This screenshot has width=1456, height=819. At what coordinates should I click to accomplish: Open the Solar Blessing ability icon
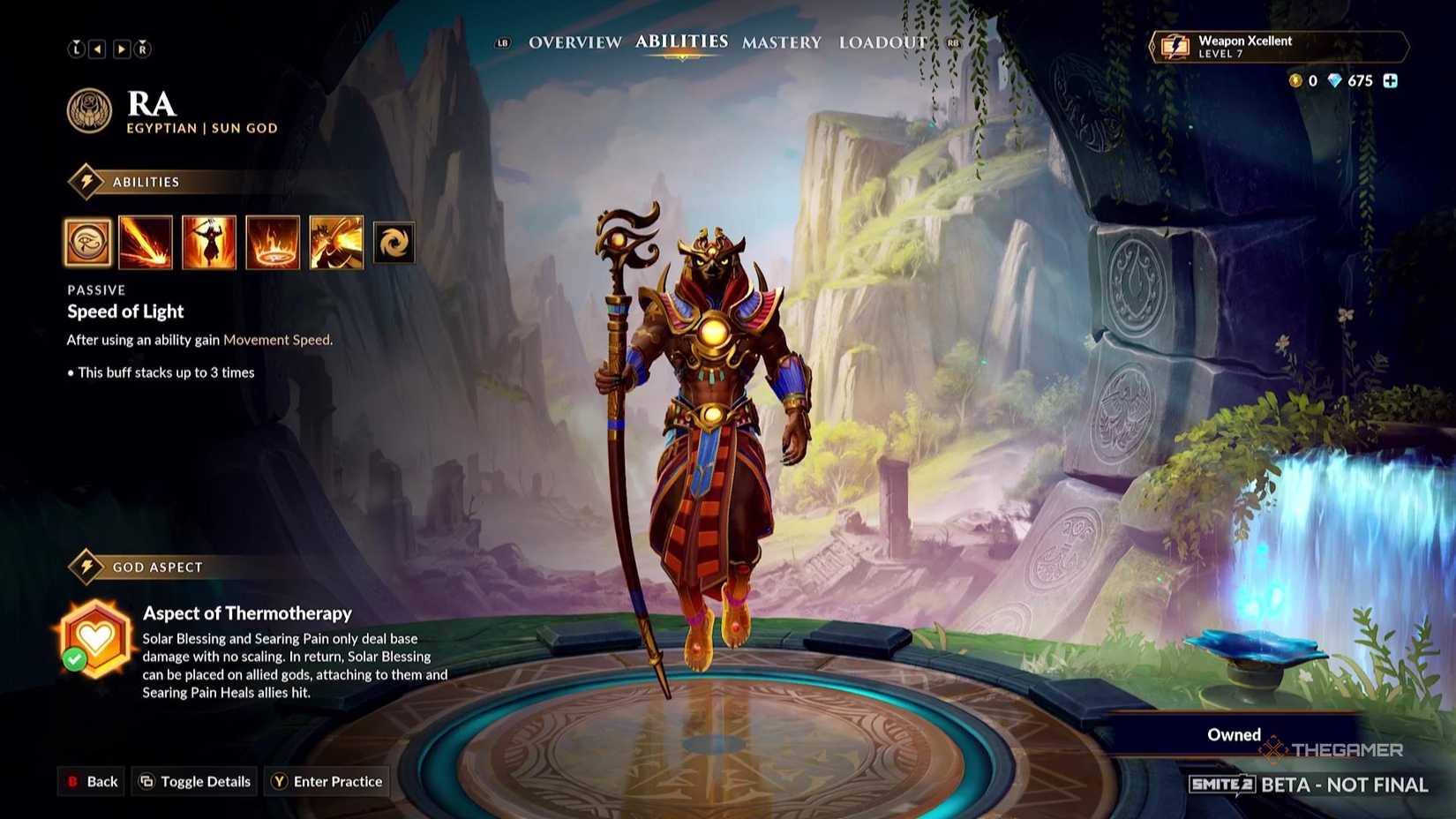272,242
